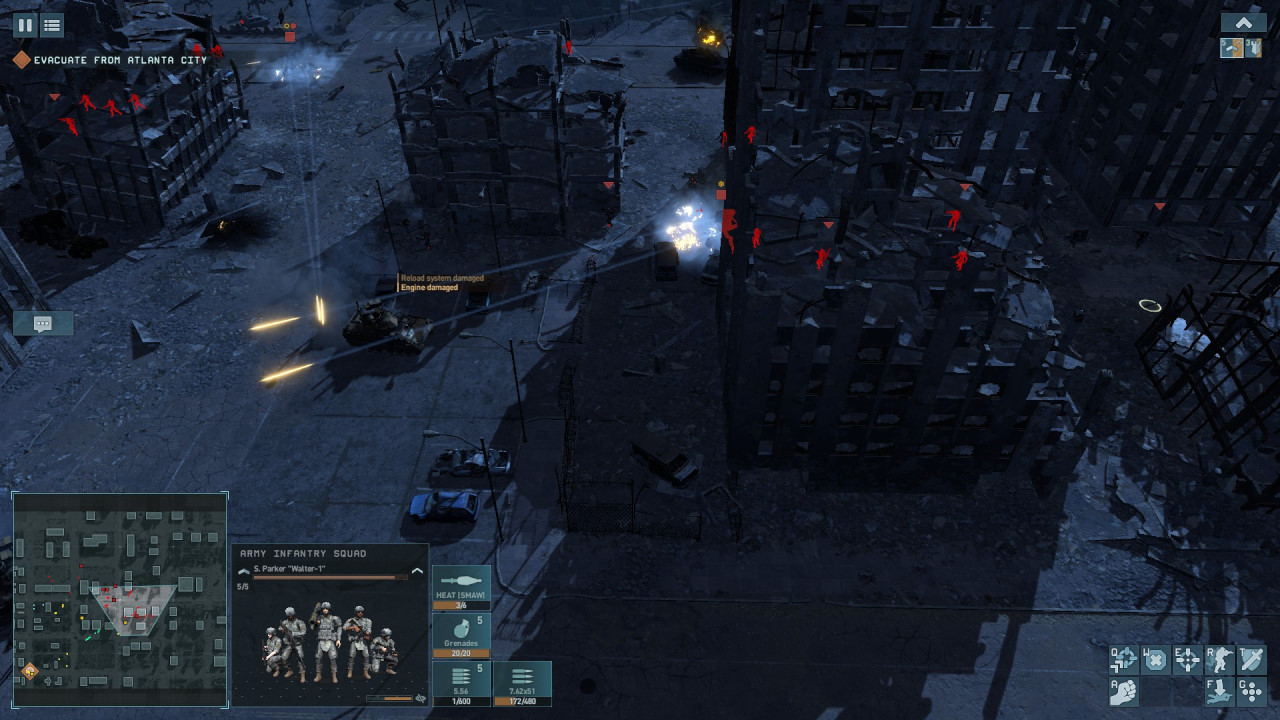1280x720 pixels.
Task: Select the 5.56 ammunition slot
Action: 461,684
